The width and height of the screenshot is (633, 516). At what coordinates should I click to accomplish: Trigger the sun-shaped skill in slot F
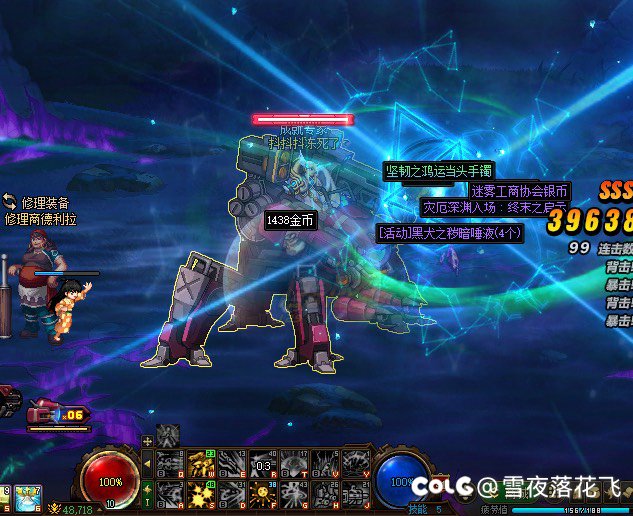pyautogui.click(x=263, y=493)
